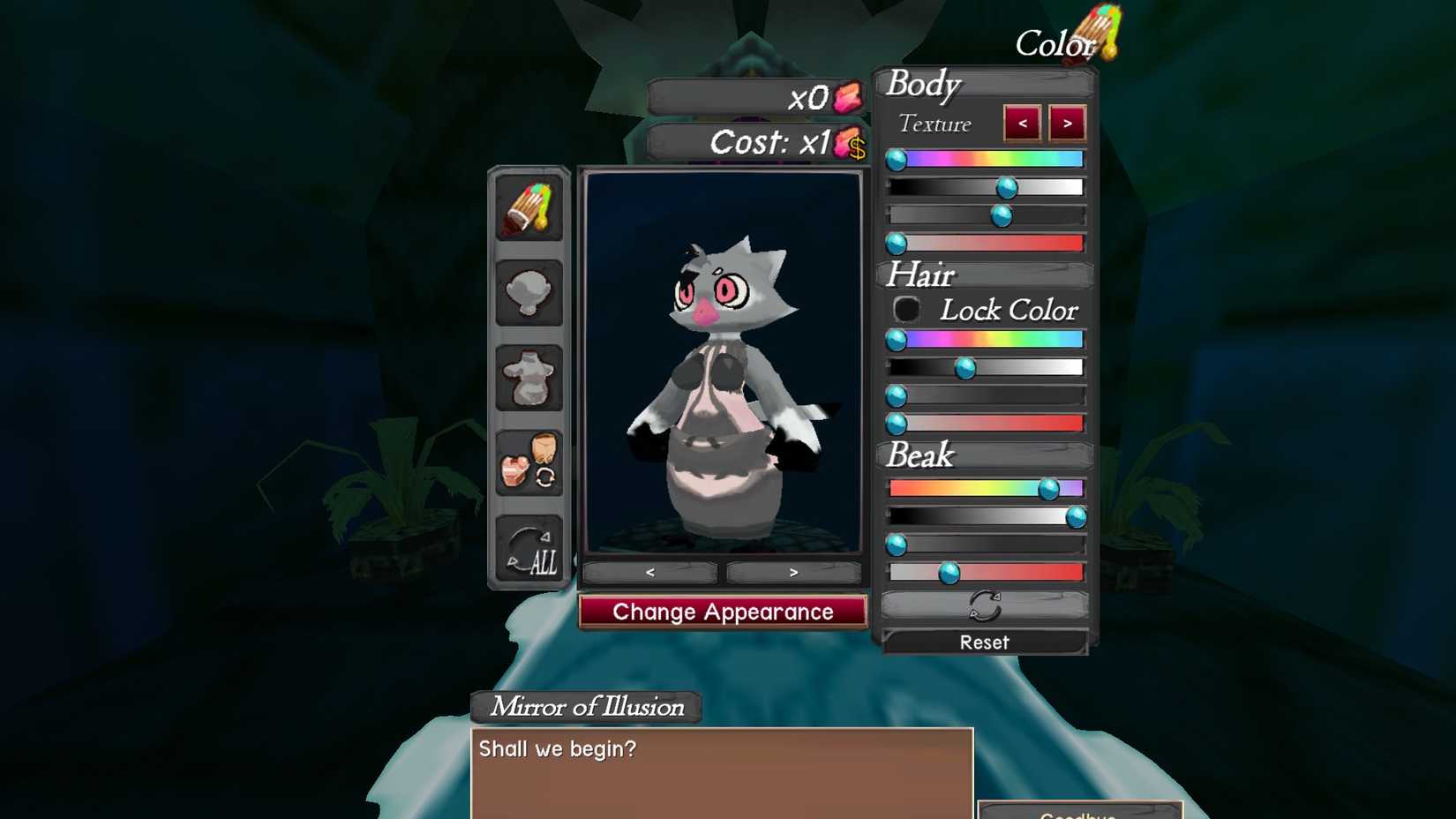Open the head customization category
This screenshot has width=1456, height=819.
[529, 293]
